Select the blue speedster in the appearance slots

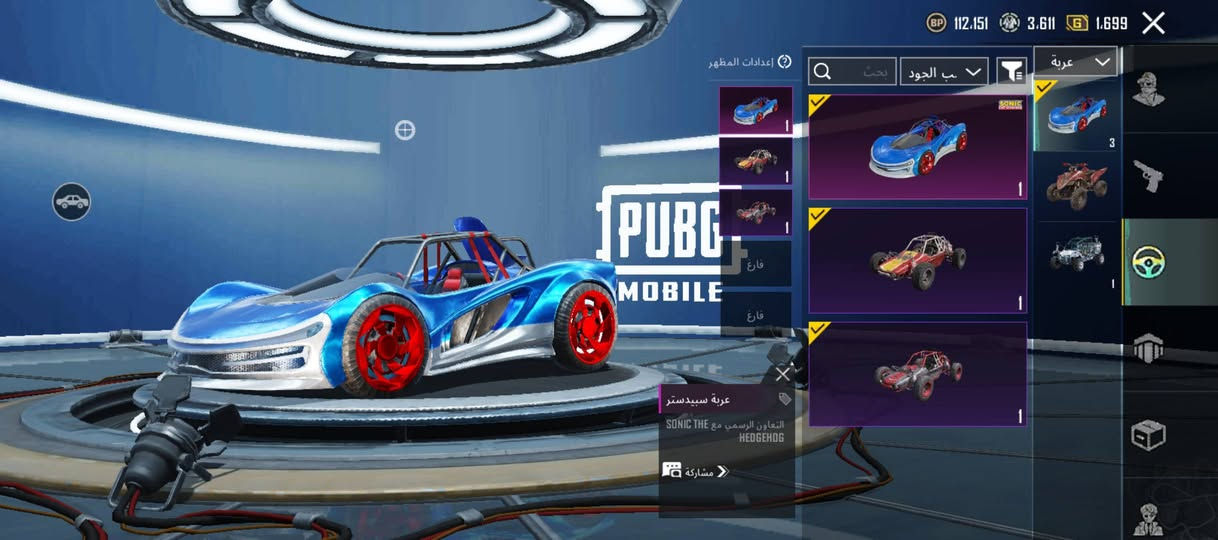coord(755,110)
